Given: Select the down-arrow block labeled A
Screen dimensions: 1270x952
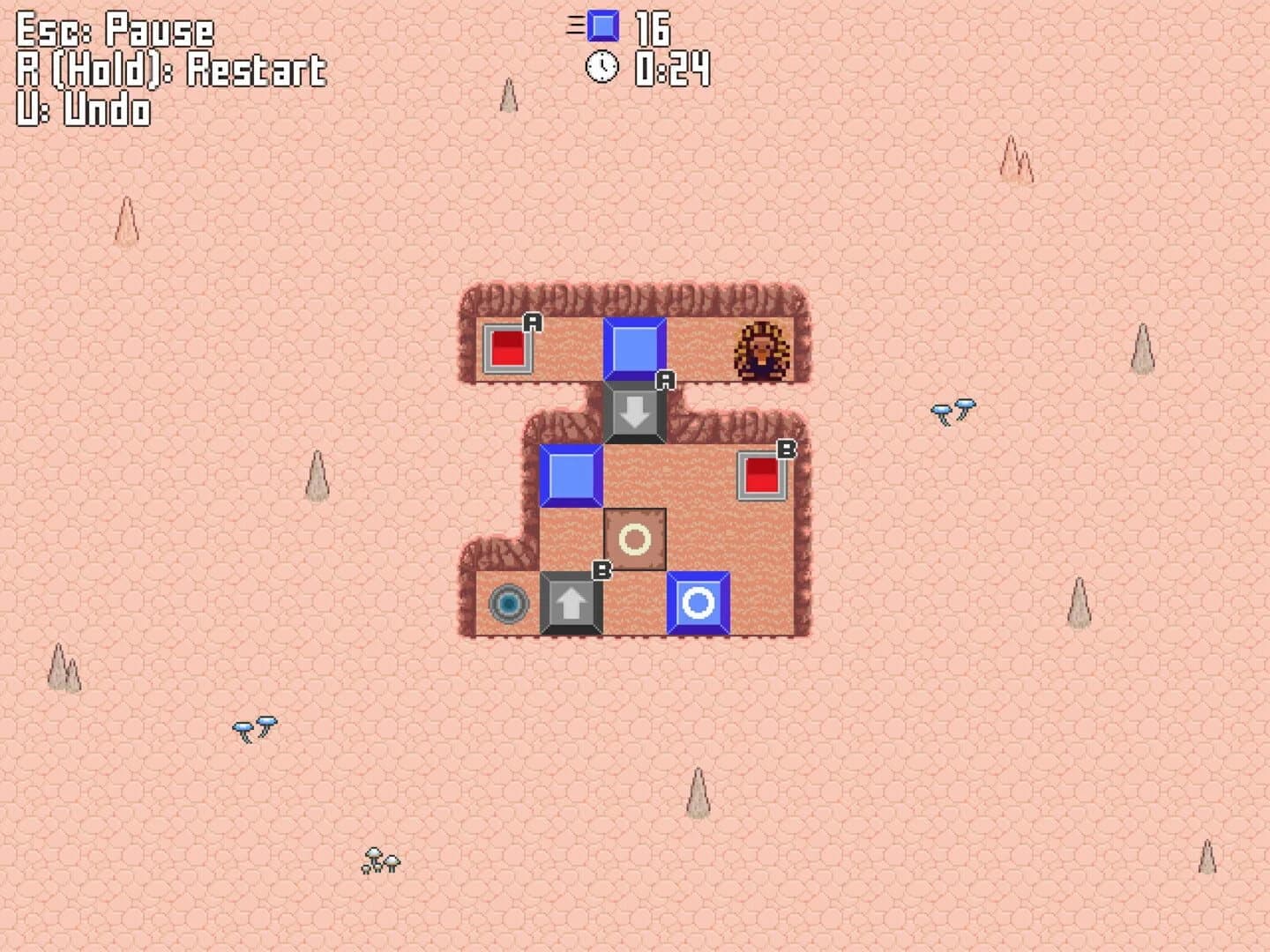Looking at the screenshot, I should click(634, 412).
